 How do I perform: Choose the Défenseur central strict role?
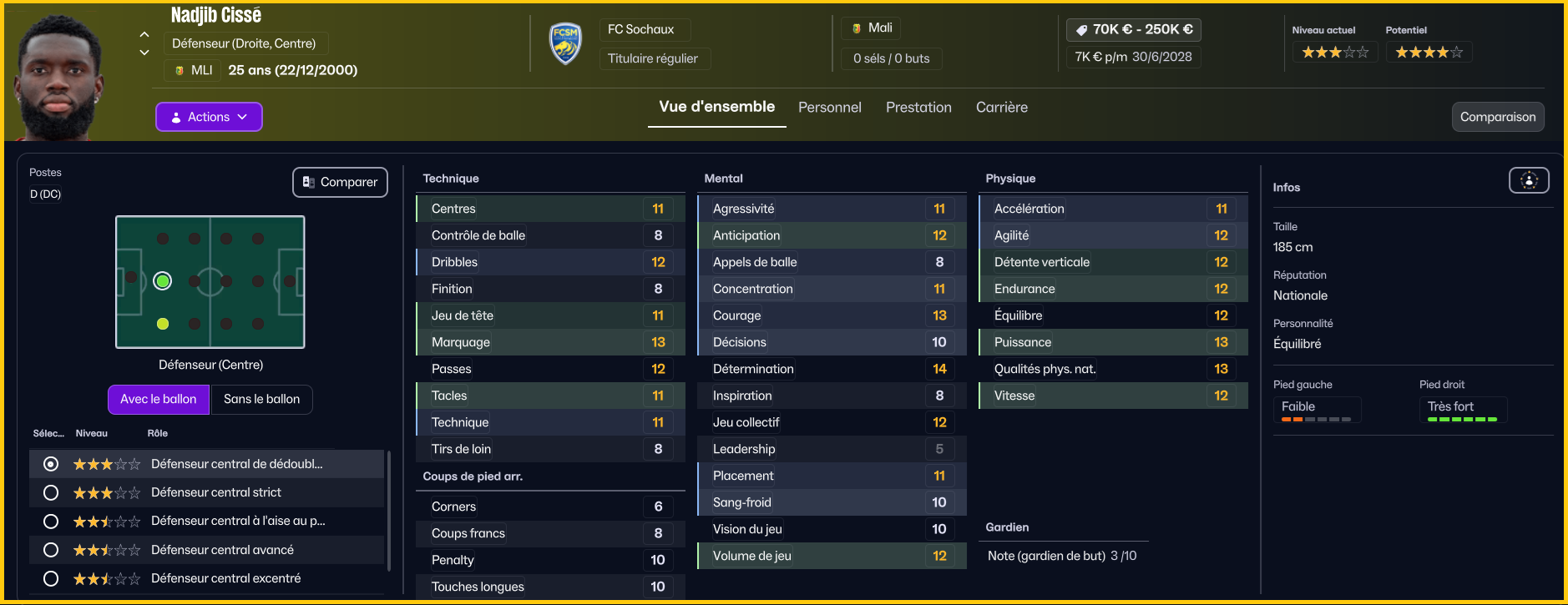(51, 492)
